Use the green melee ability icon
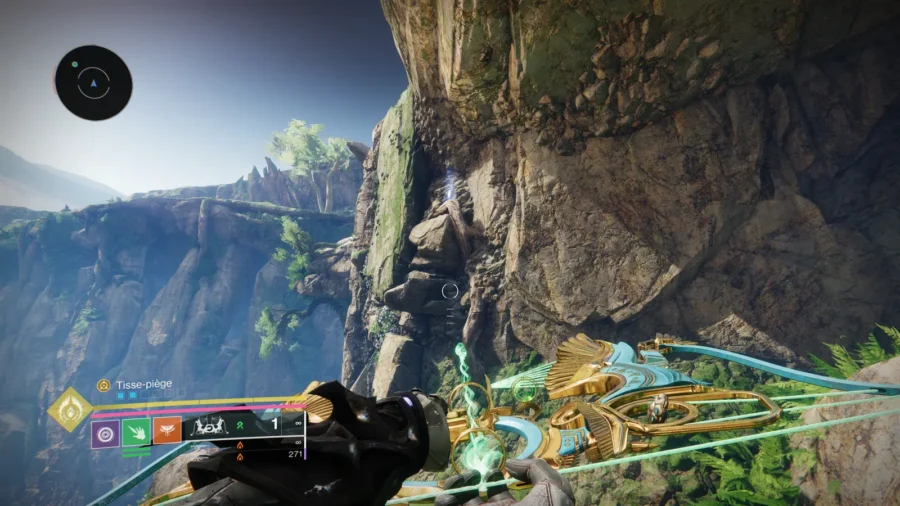The image size is (900, 506). click(x=135, y=433)
